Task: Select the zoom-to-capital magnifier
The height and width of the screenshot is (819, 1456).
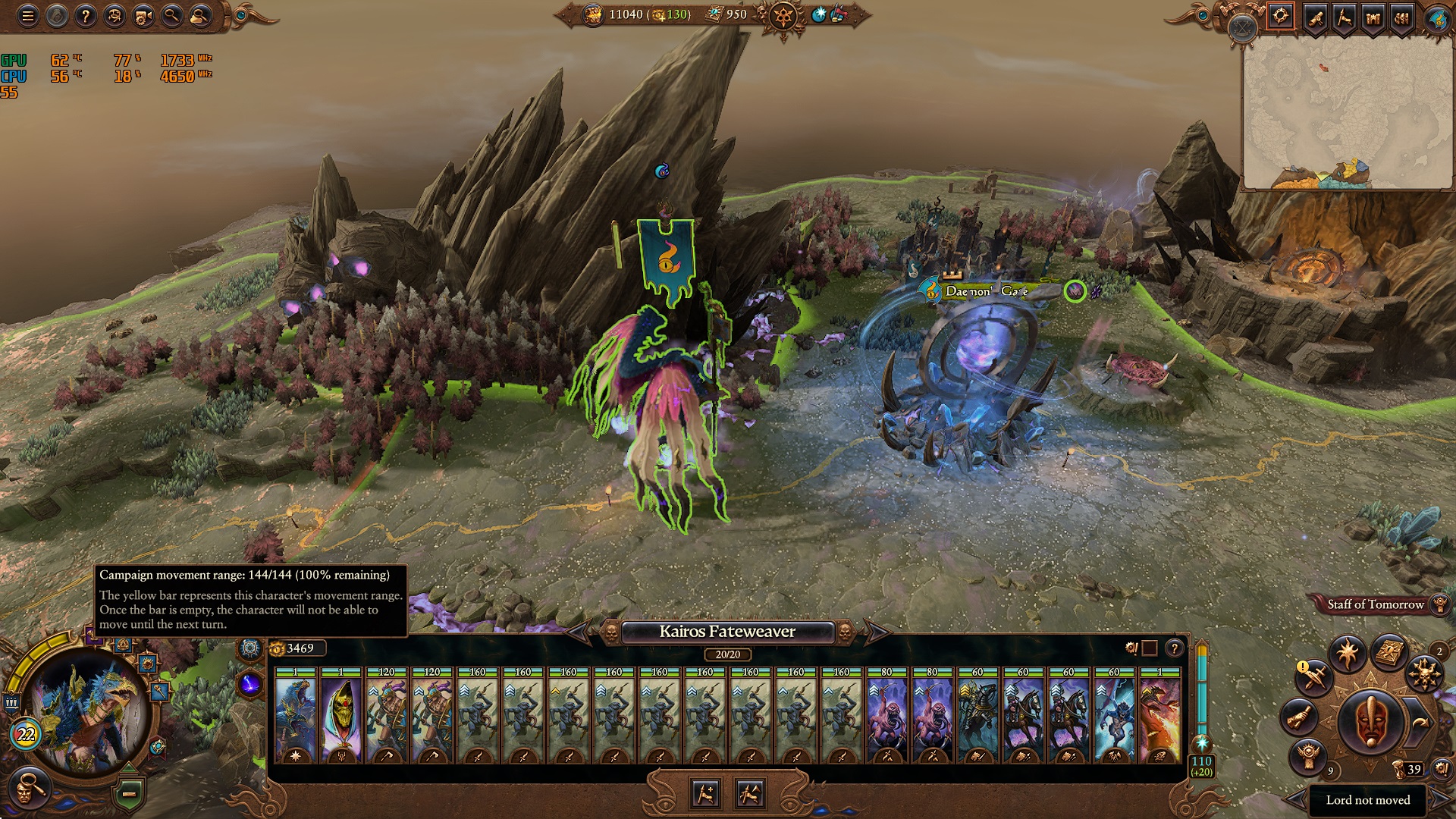Action: 171,15
